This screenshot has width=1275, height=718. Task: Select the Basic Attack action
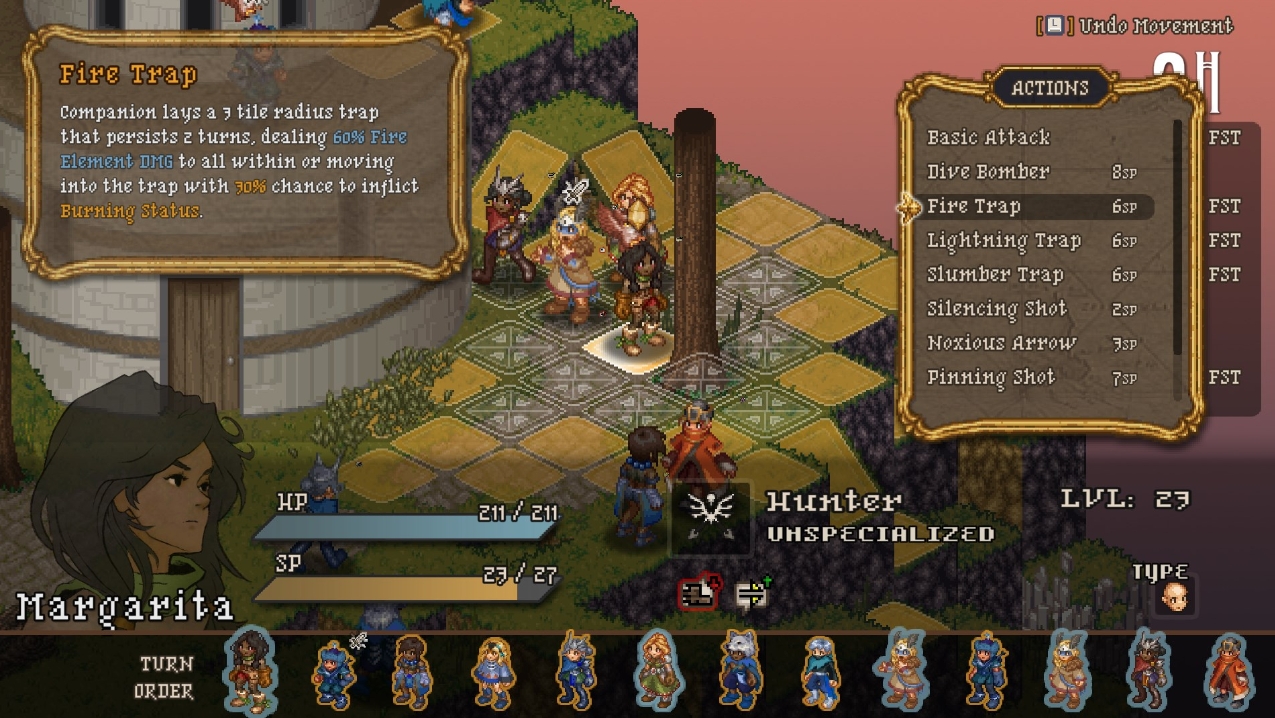(988, 138)
